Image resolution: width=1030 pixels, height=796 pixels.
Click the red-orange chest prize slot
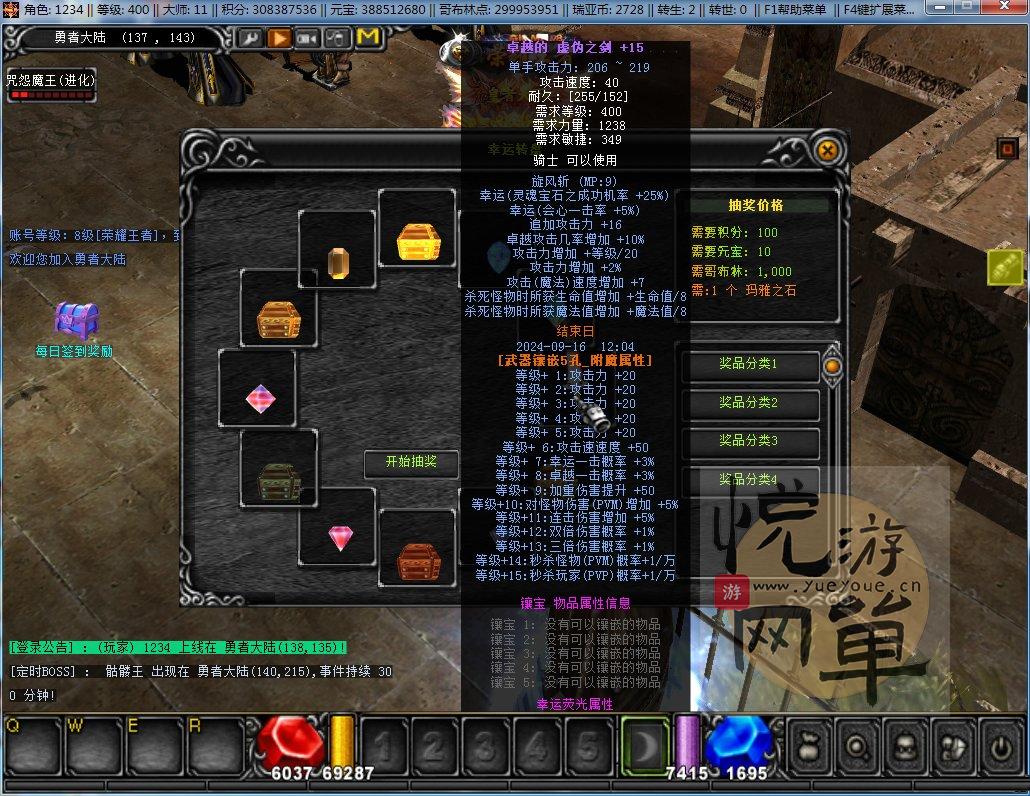pos(417,560)
